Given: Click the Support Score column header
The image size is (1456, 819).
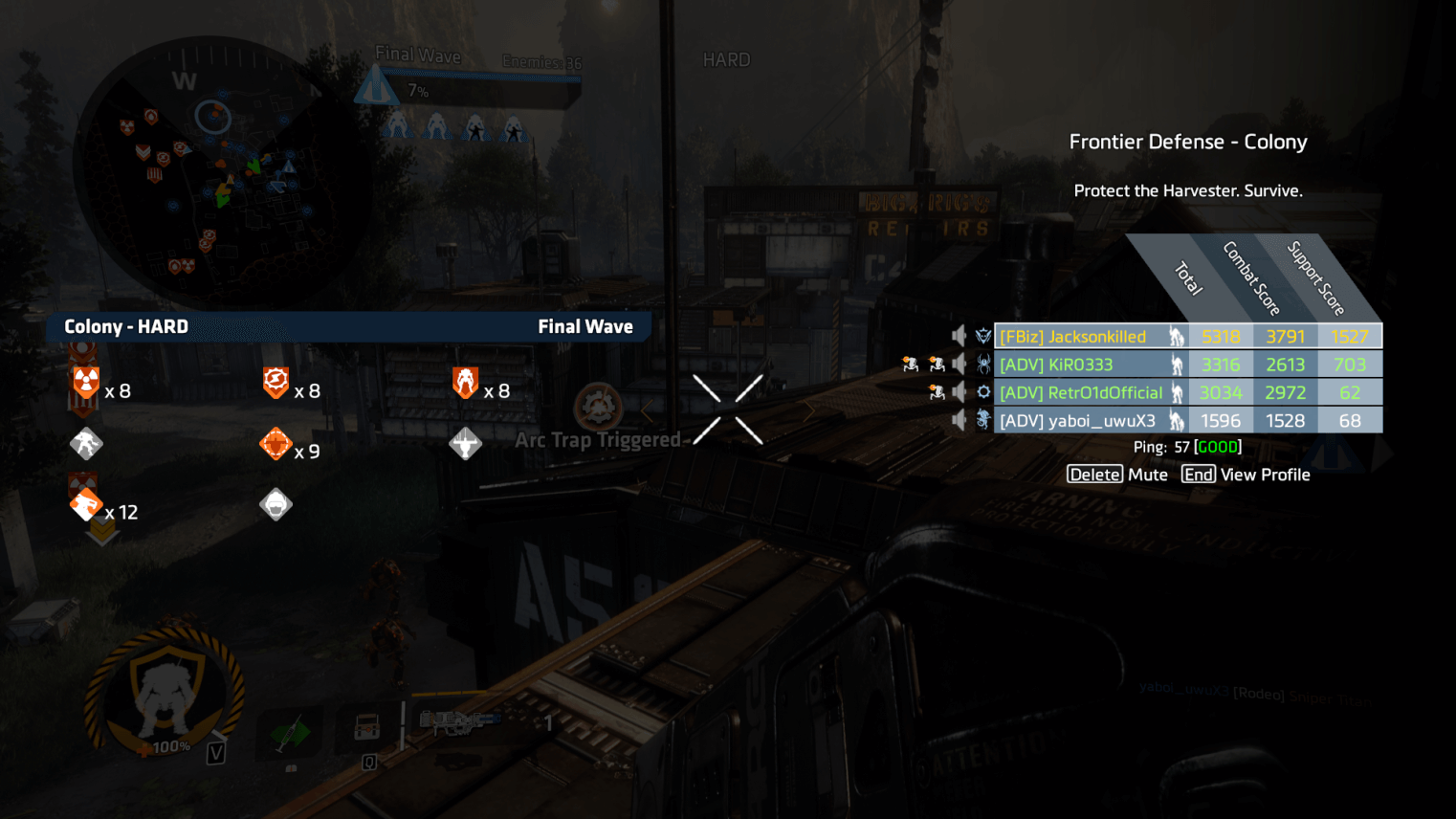Looking at the screenshot, I should pos(1315,278).
